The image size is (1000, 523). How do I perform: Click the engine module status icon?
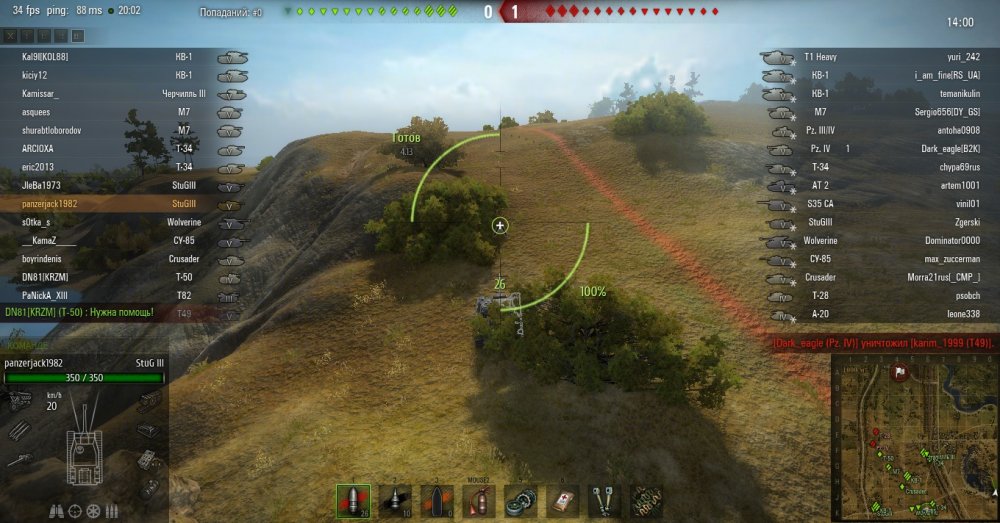point(18,401)
